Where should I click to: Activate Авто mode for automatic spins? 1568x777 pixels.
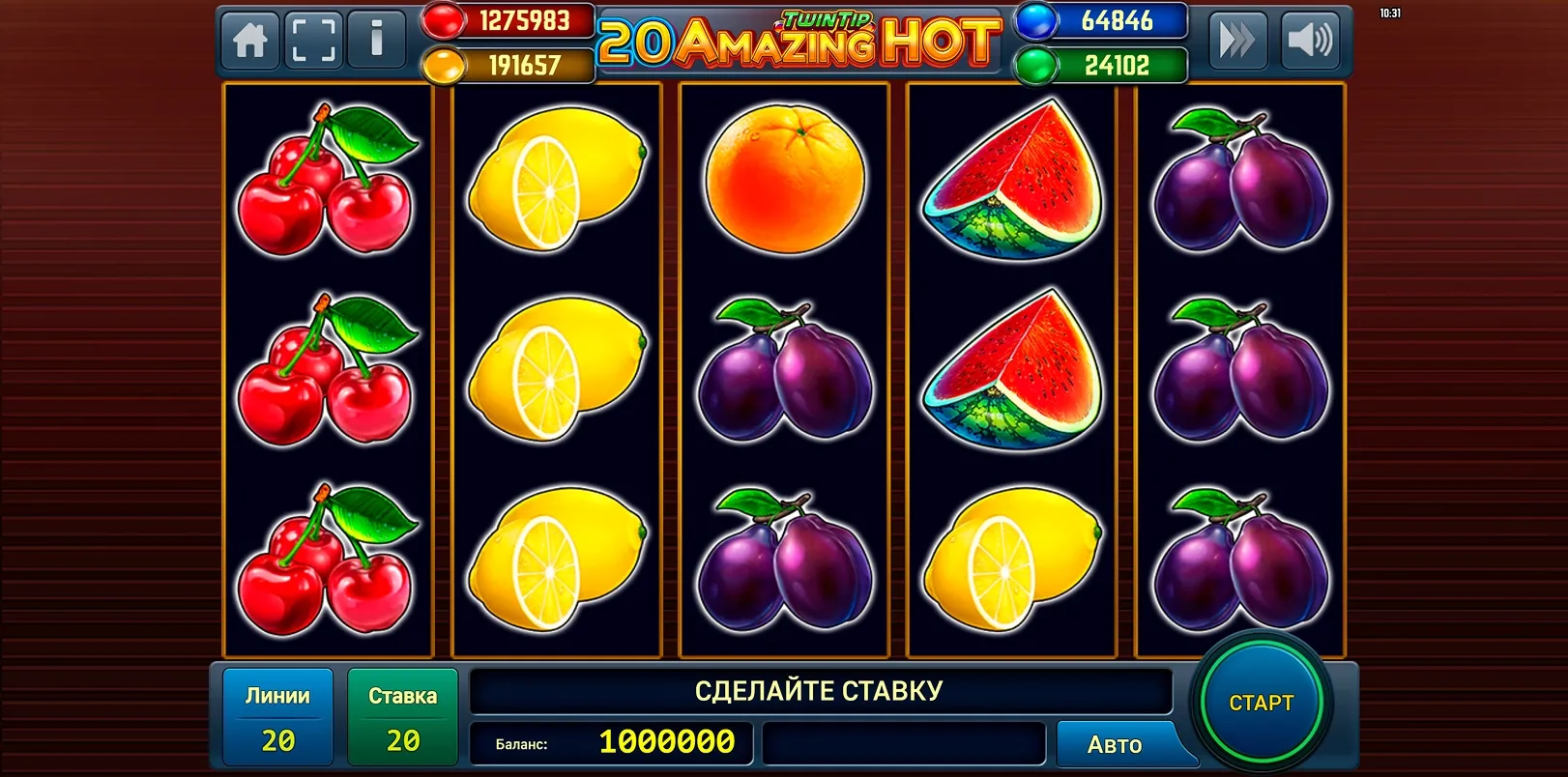tap(1117, 744)
